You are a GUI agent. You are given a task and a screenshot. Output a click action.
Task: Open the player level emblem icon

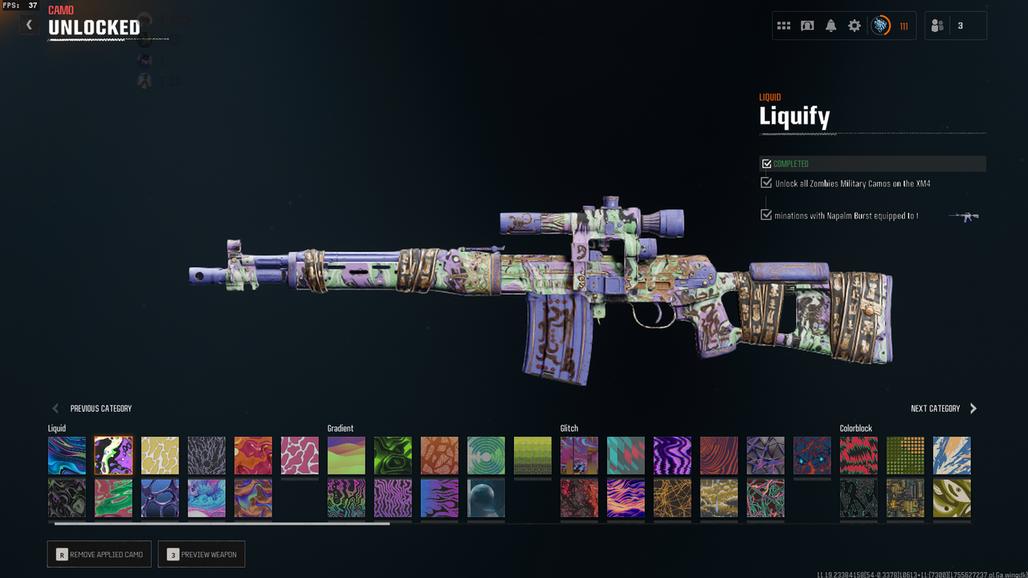880,26
